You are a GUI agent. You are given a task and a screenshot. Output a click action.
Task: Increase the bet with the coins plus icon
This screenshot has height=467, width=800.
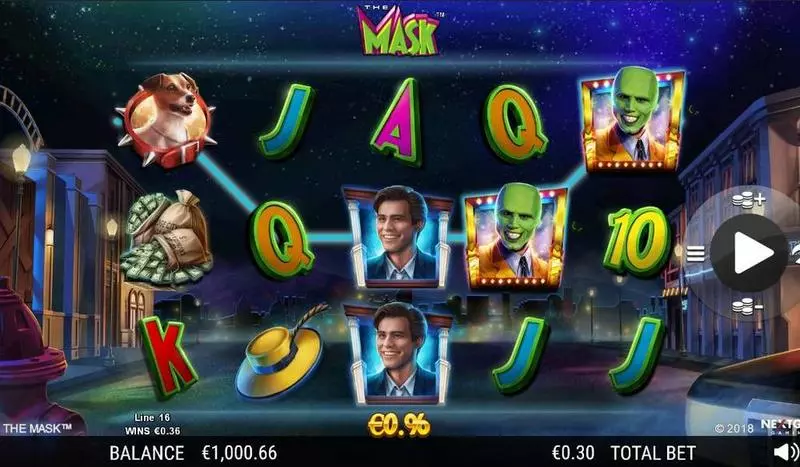tap(747, 200)
